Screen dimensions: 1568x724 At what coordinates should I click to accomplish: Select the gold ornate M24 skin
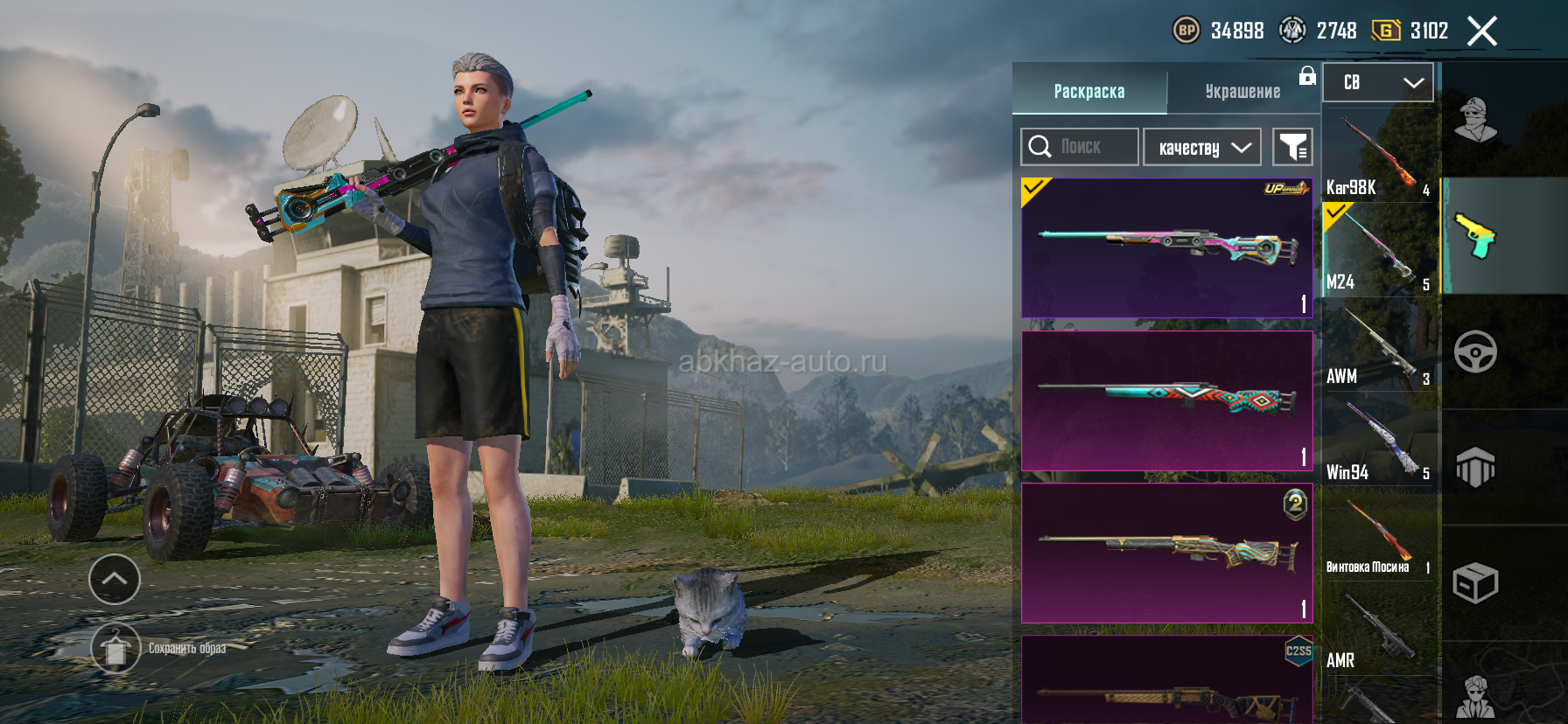coord(1167,553)
